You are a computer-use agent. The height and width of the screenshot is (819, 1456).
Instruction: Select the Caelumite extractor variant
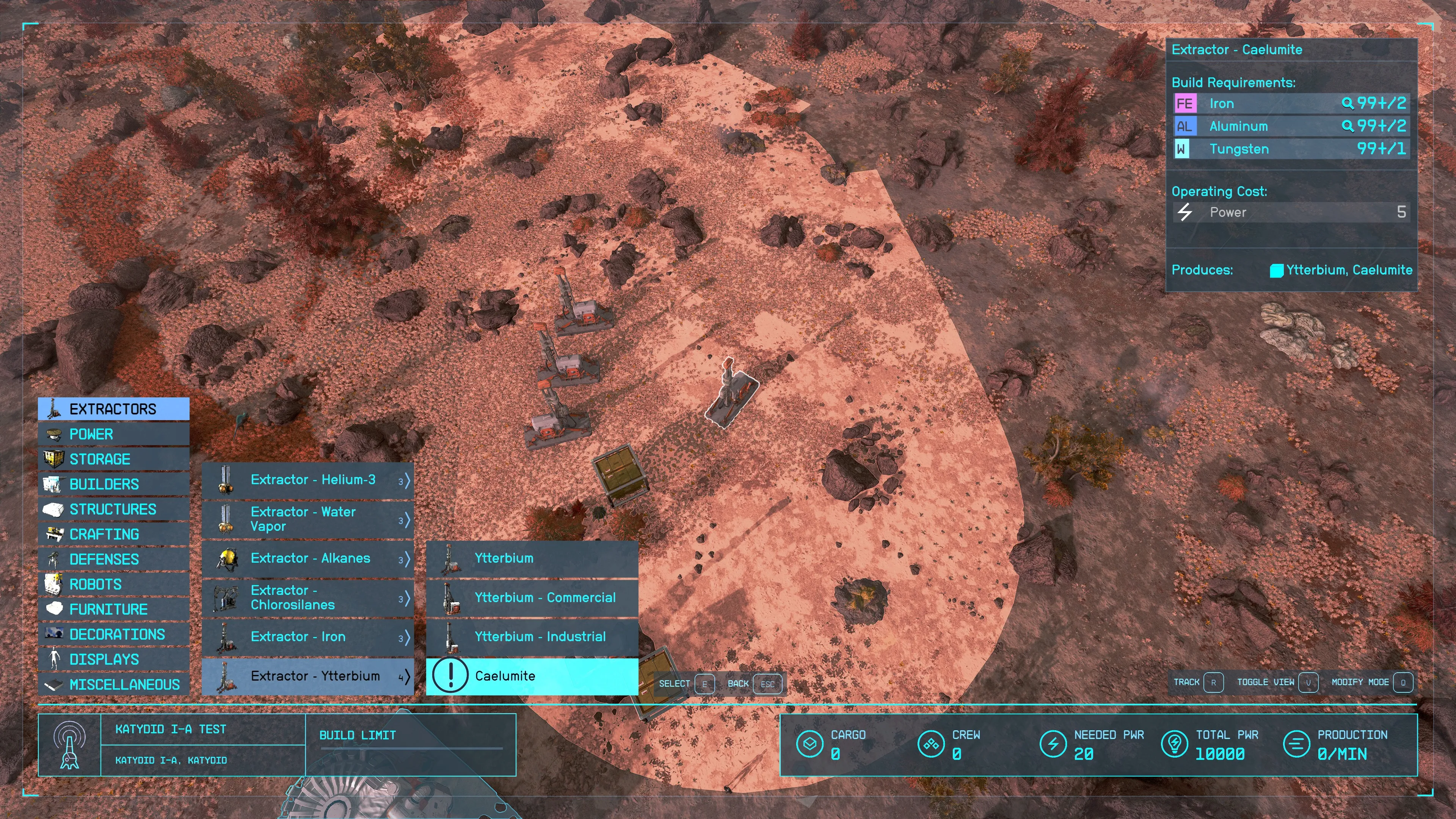532,676
